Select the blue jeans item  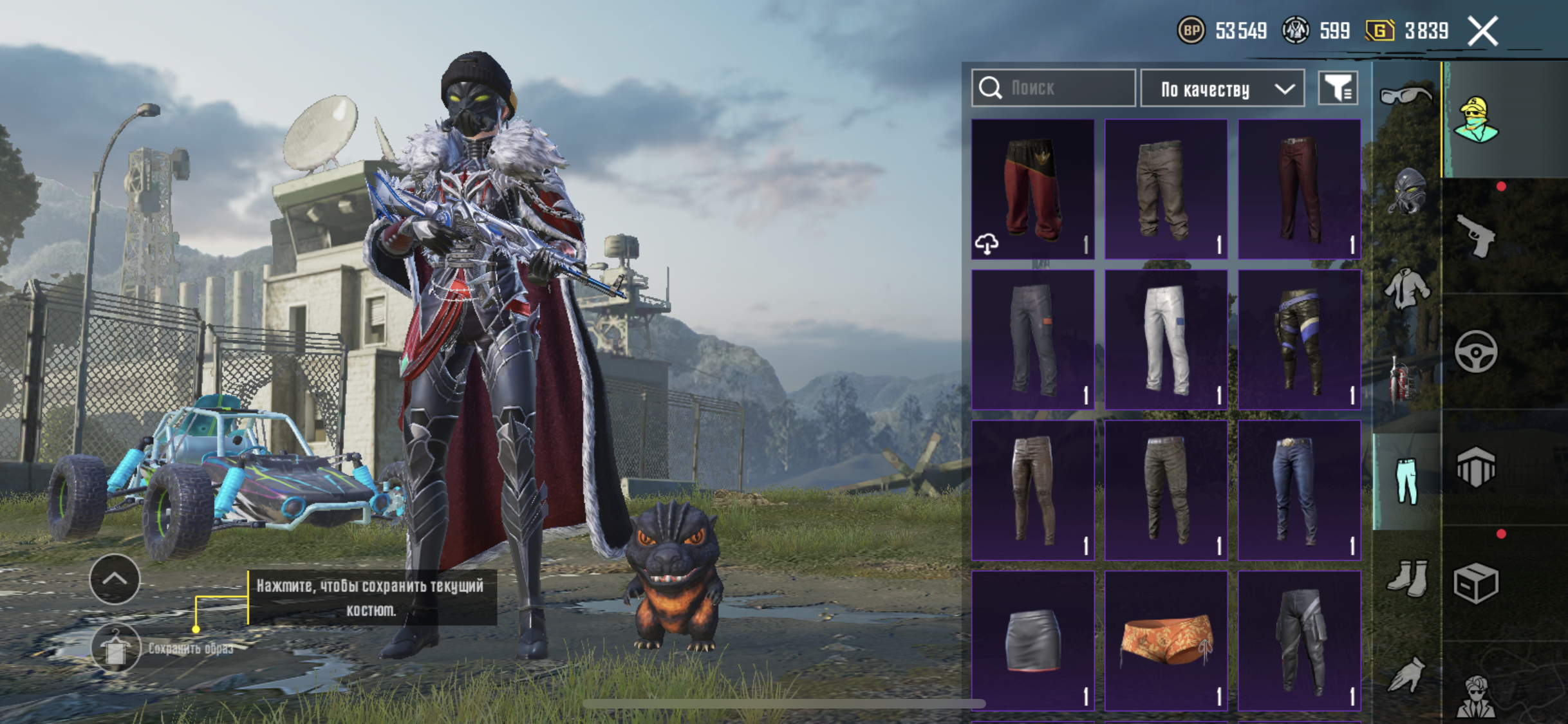point(1299,490)
